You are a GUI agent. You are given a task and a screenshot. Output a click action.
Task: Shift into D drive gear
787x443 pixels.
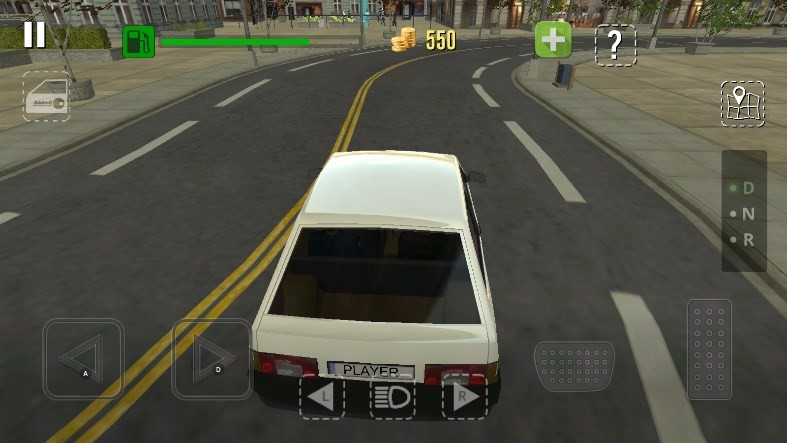click(744, 188)
